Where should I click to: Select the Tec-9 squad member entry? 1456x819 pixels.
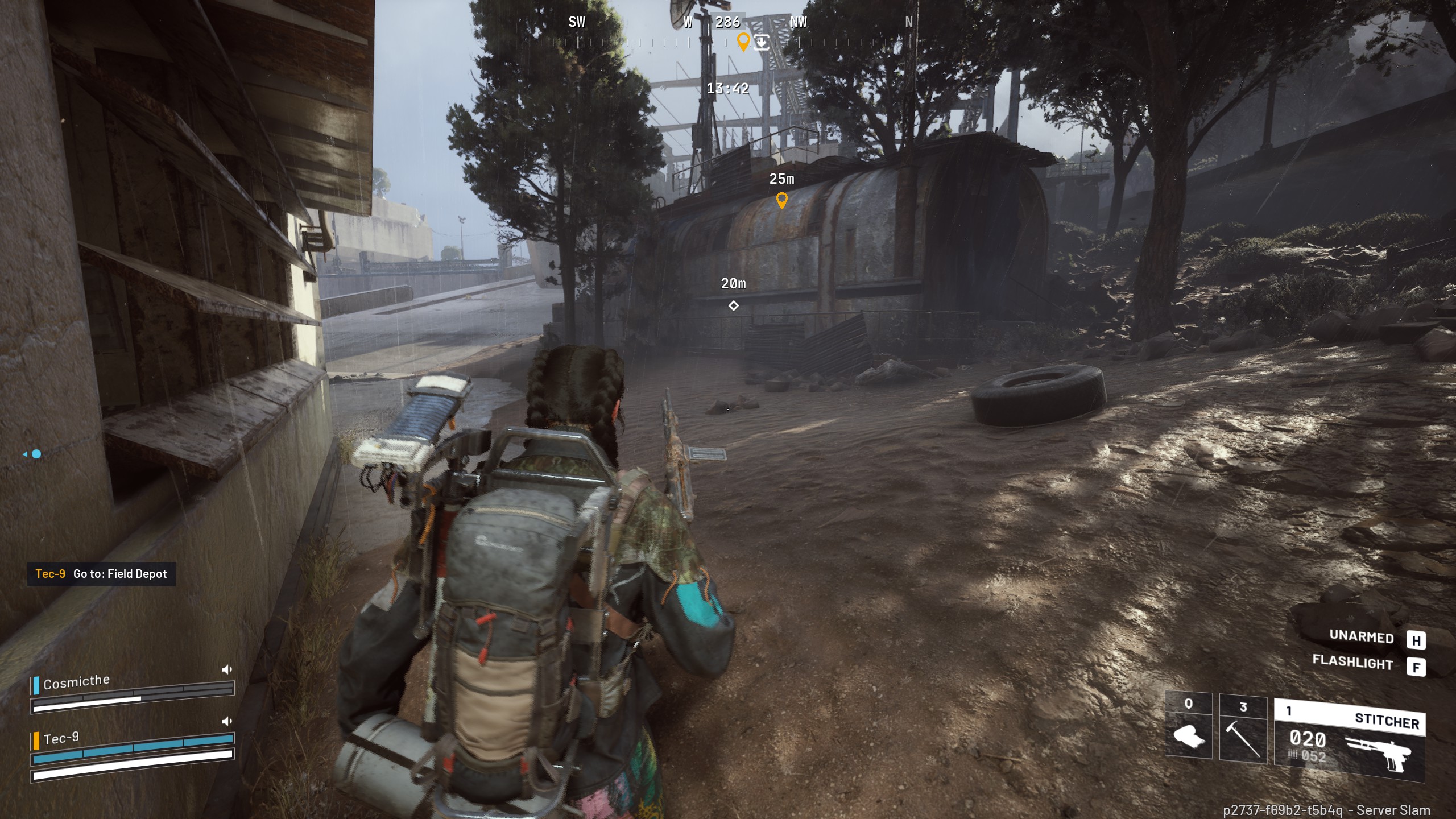(x=61, y=739)
